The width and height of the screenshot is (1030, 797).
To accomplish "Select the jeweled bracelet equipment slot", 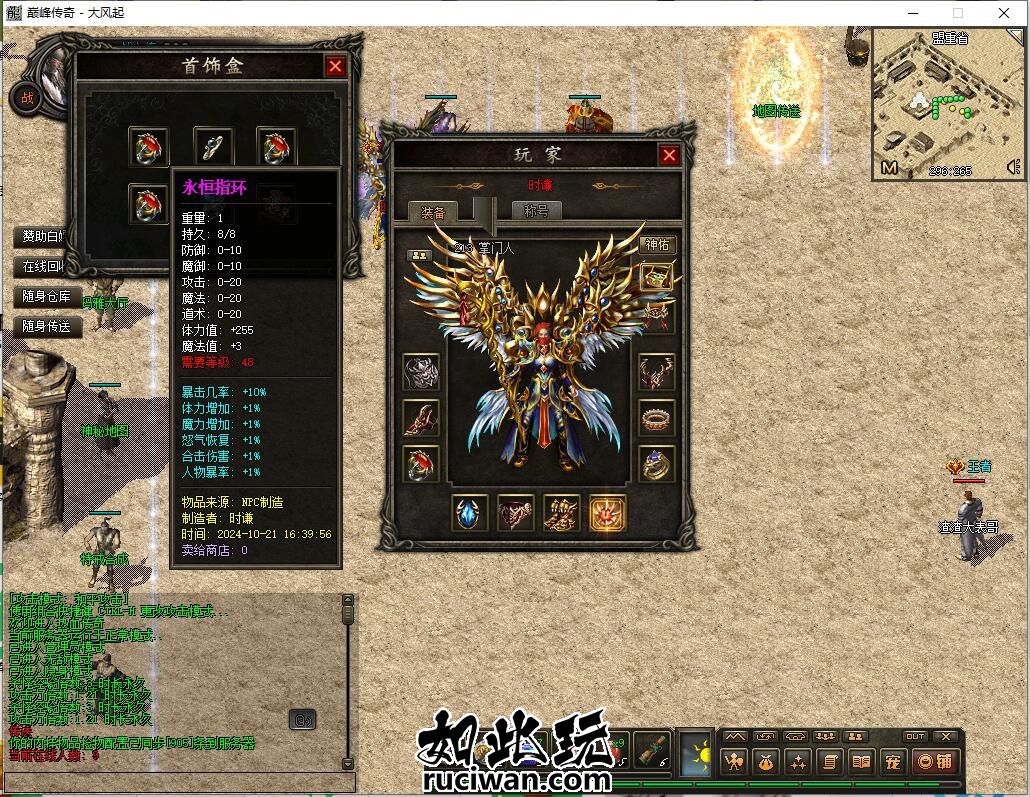I will pyautogui.click(x=656, y=418).
